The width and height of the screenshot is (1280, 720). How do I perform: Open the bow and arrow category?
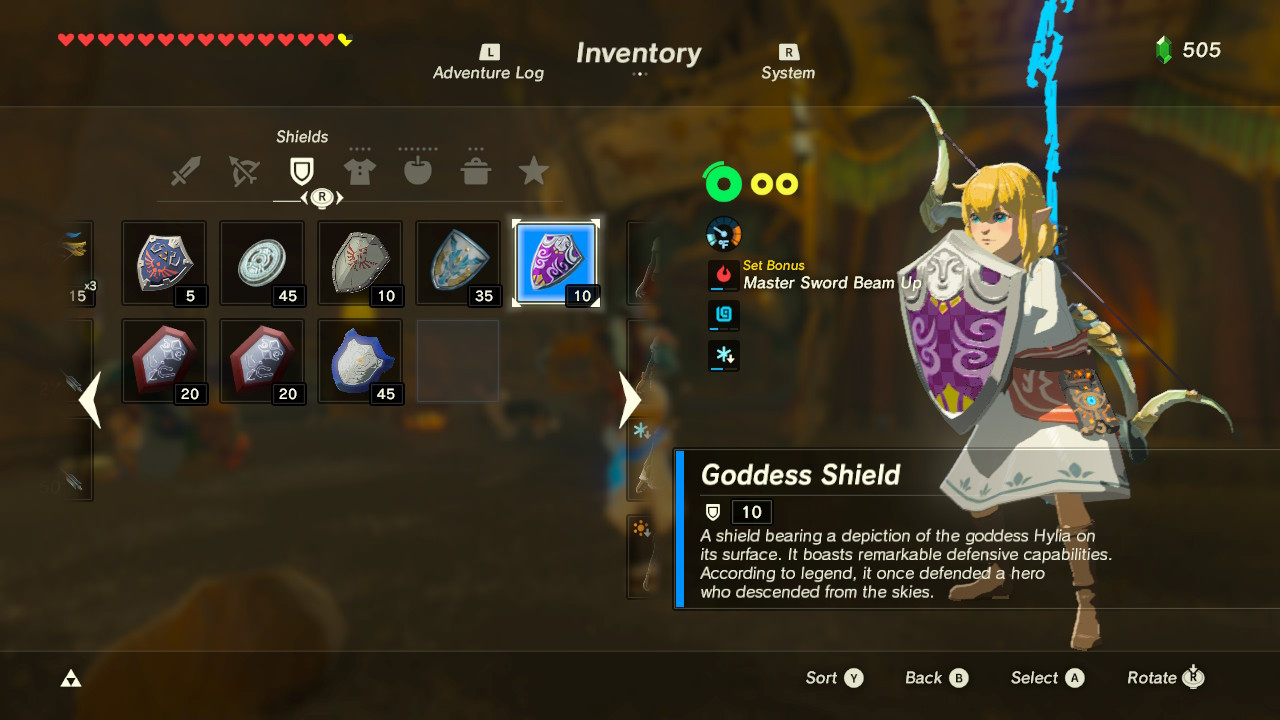click(245, 170)
